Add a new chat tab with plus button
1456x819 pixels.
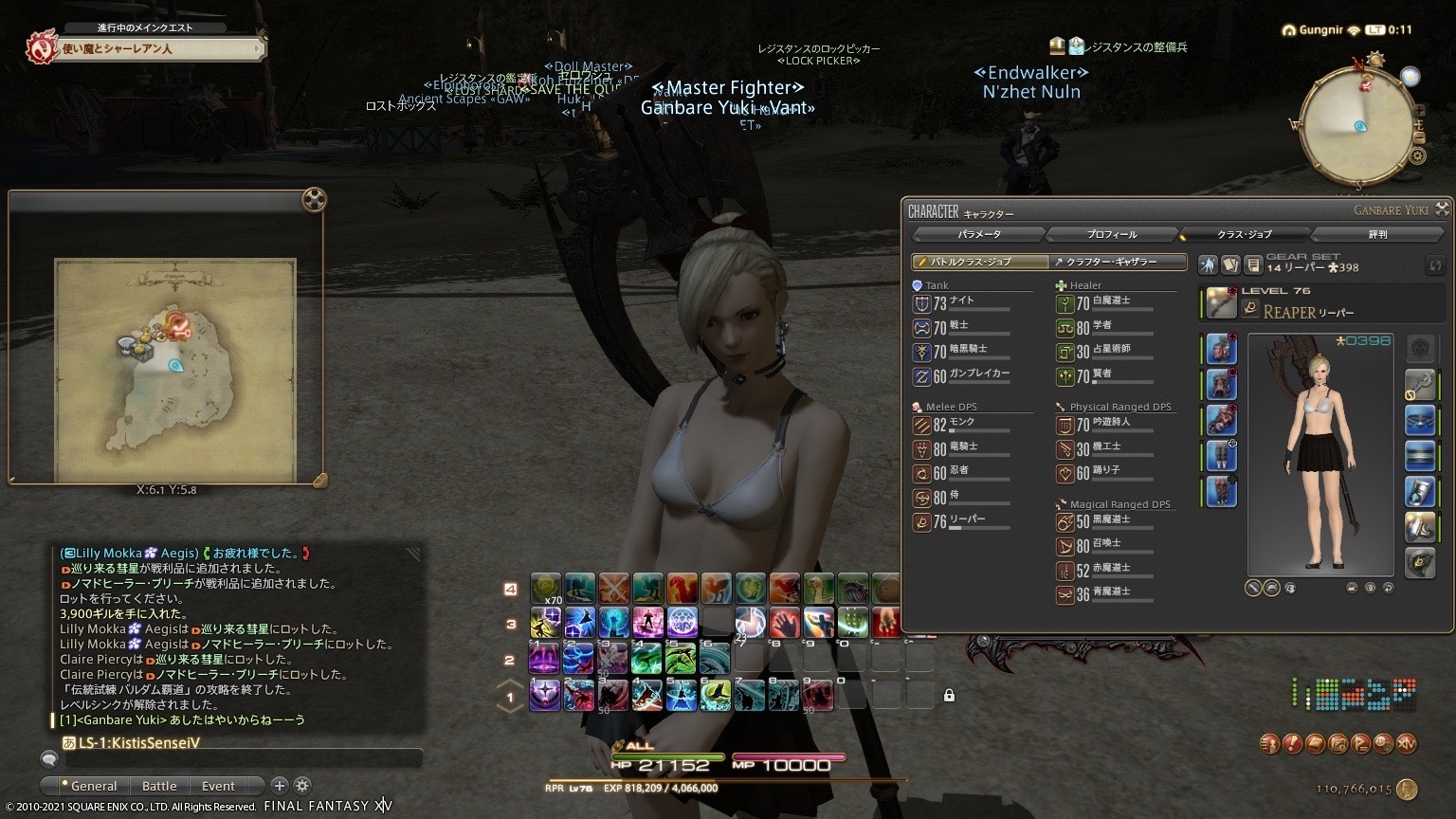(x=280, y=785)
